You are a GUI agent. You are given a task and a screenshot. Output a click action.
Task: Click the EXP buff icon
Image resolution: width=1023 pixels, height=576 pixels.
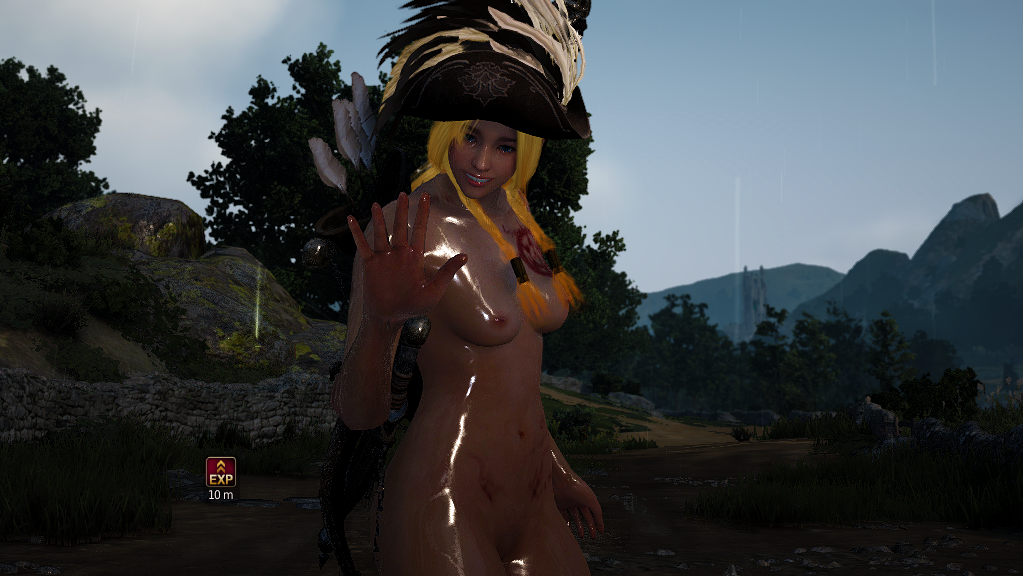221,471
